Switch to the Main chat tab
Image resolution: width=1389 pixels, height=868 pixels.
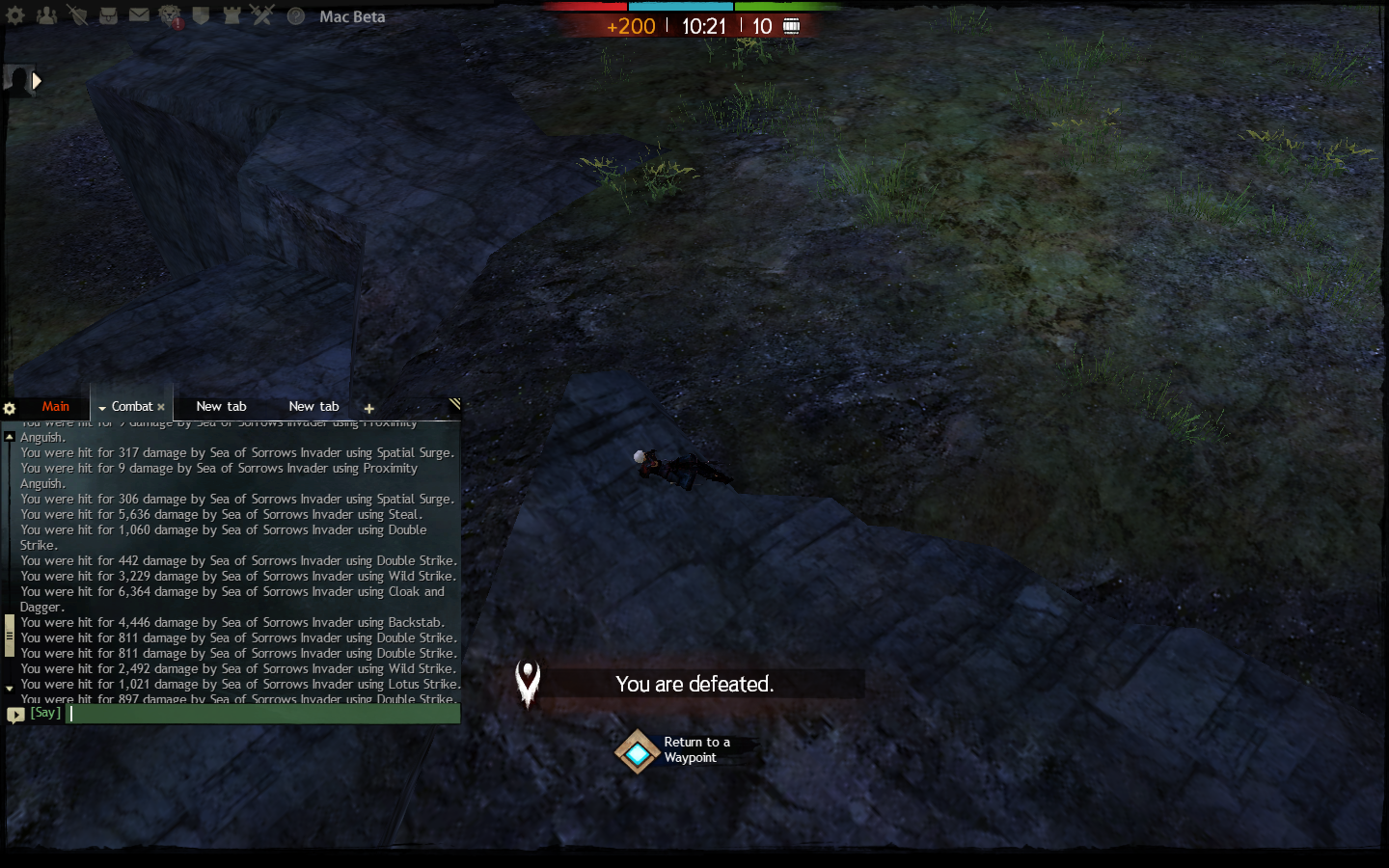(55, 407)
